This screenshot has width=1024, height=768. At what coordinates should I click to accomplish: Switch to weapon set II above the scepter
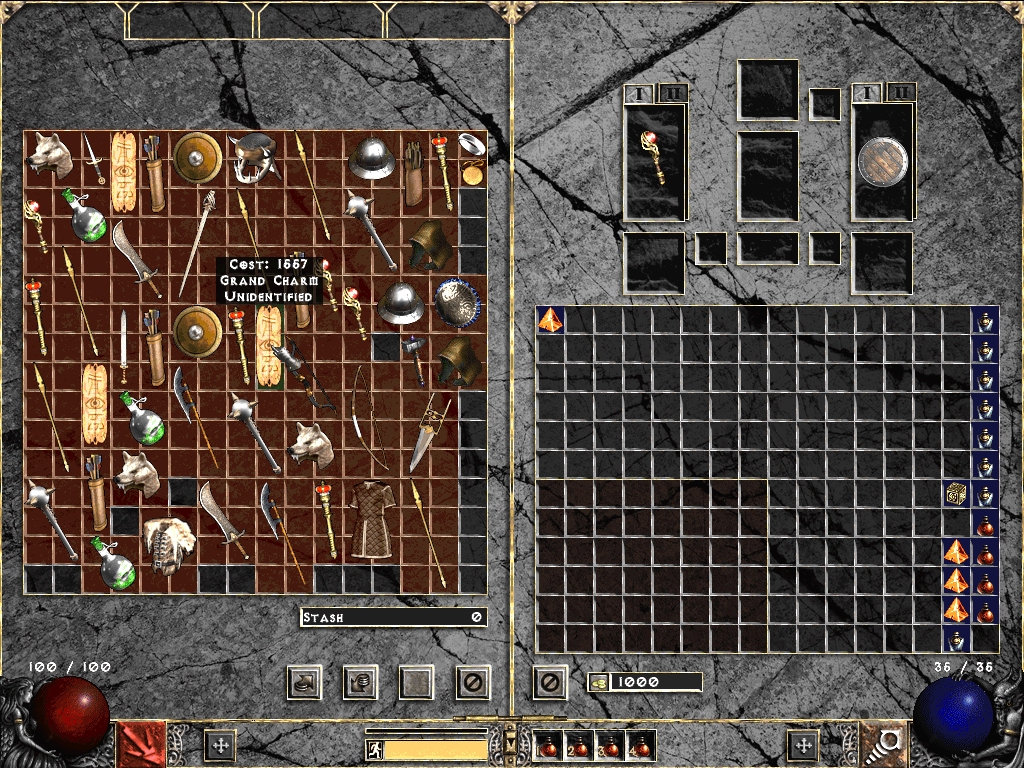tap(672, 93)
